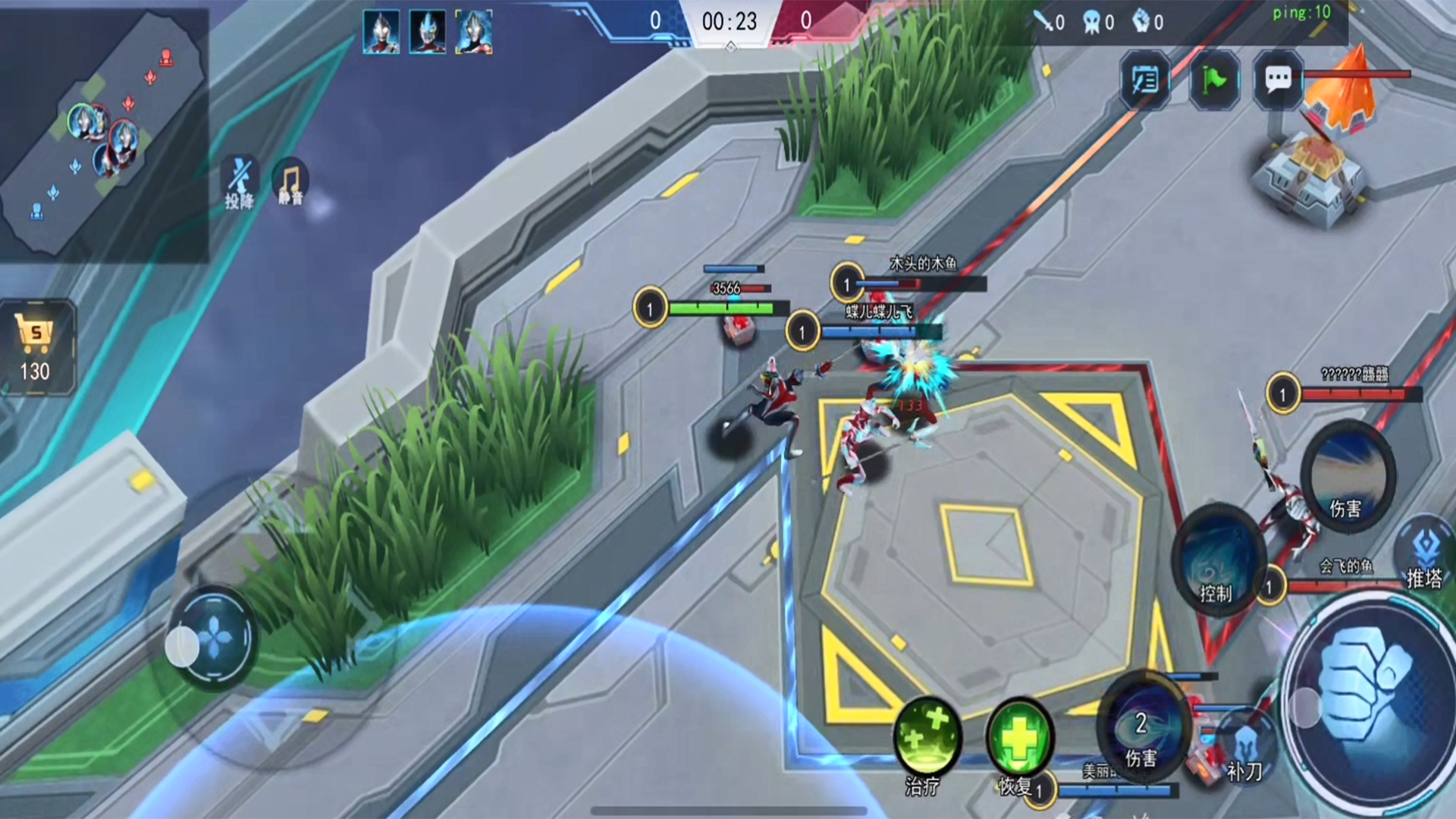This screenshot has width=1456, height=819.
Task: Toggle the 静音 mute button
Action: (290, 183)
